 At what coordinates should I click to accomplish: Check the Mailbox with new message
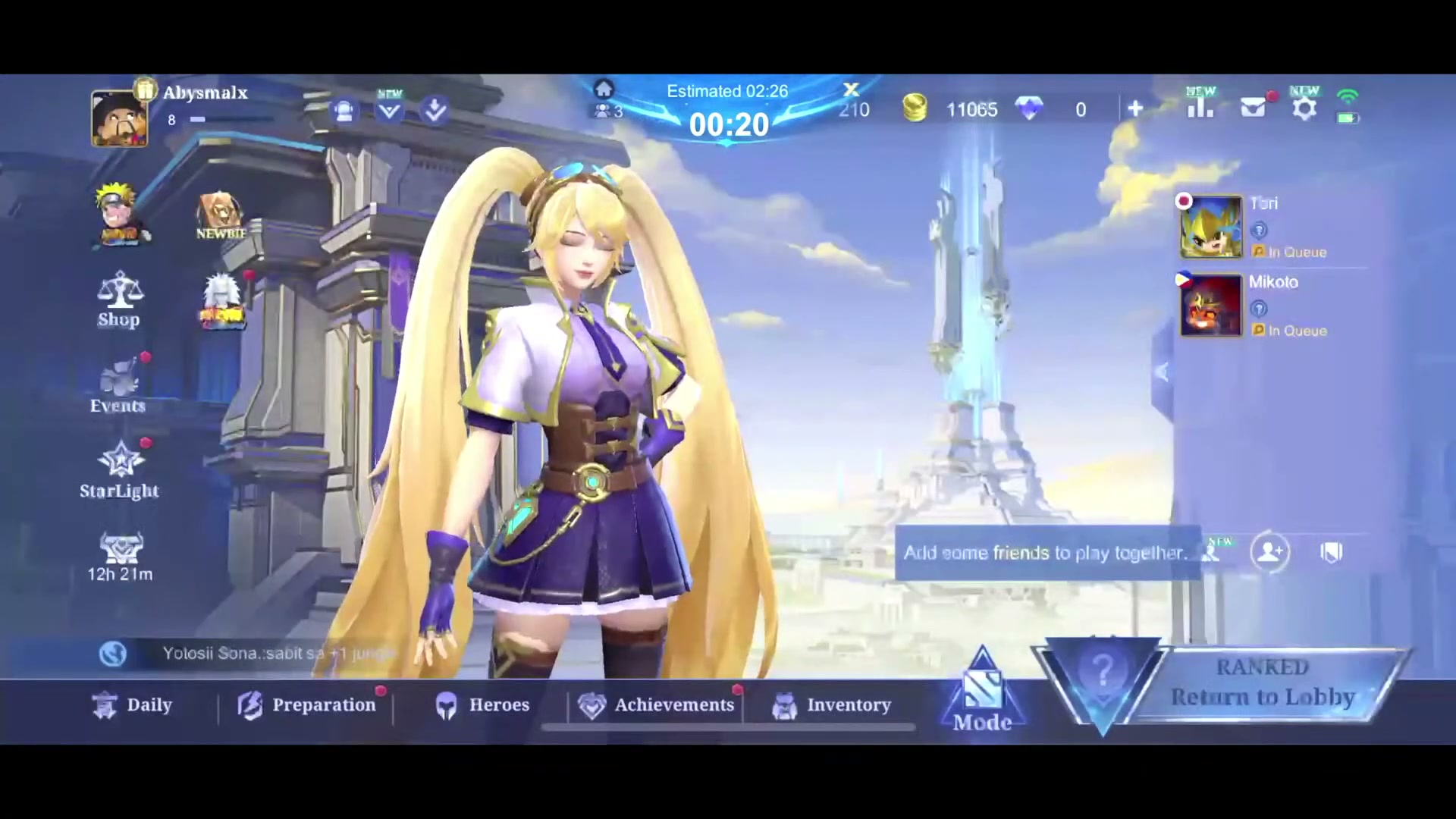1253,108
